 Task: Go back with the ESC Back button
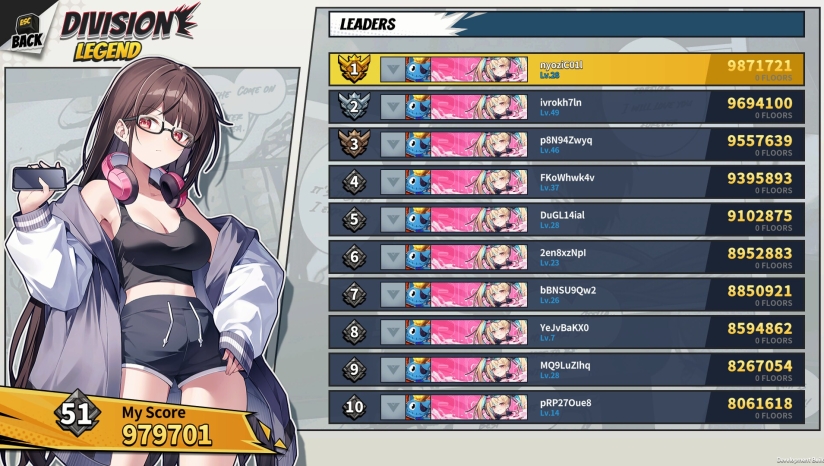[27, 30]
